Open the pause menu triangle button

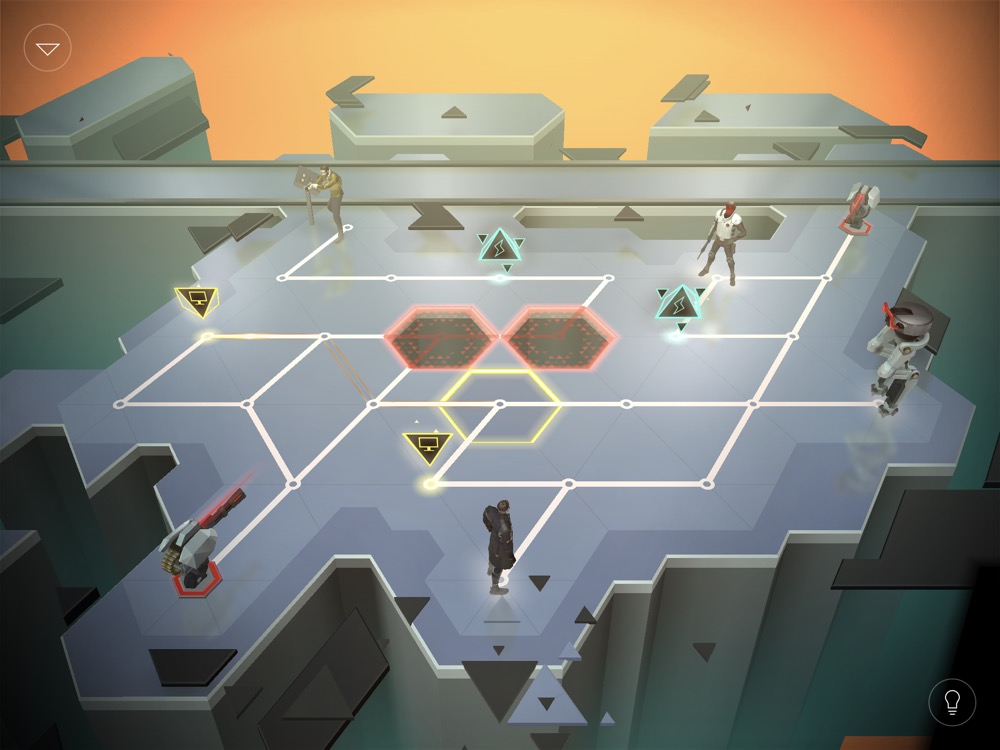48,48
